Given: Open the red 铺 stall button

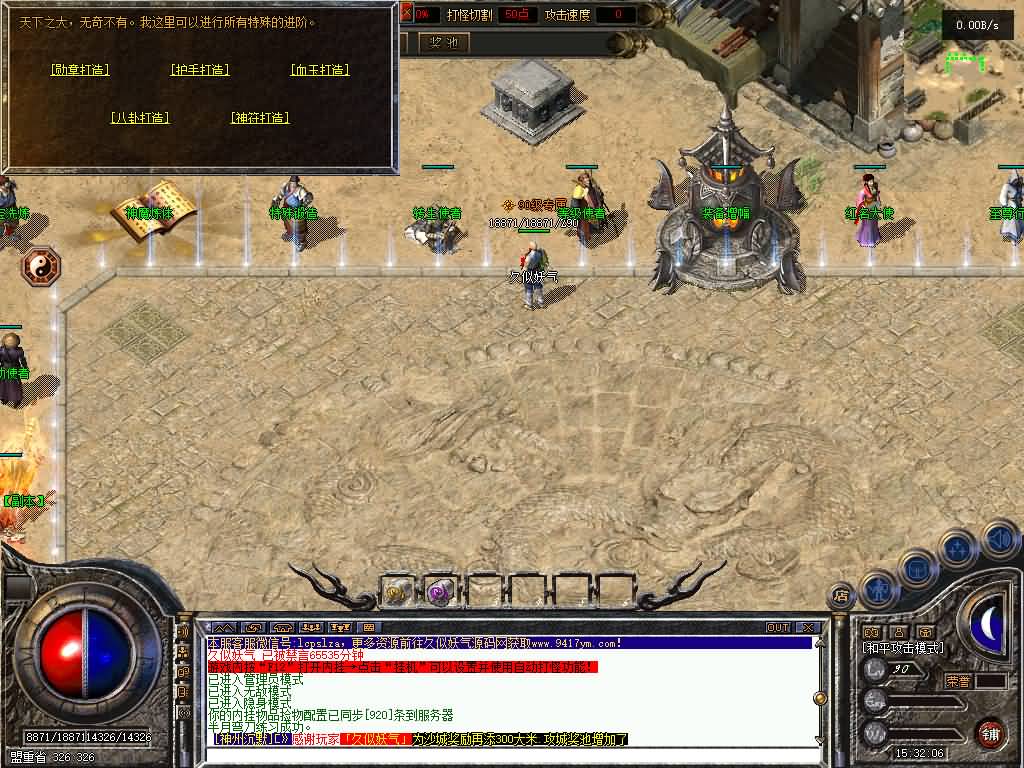Looking at the screenshot, I should click(990, 733).
